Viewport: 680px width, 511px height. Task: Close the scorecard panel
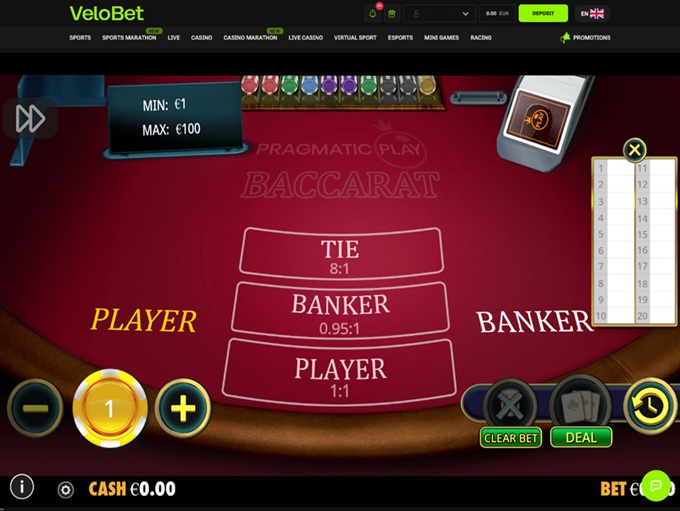tap(634, 151)
